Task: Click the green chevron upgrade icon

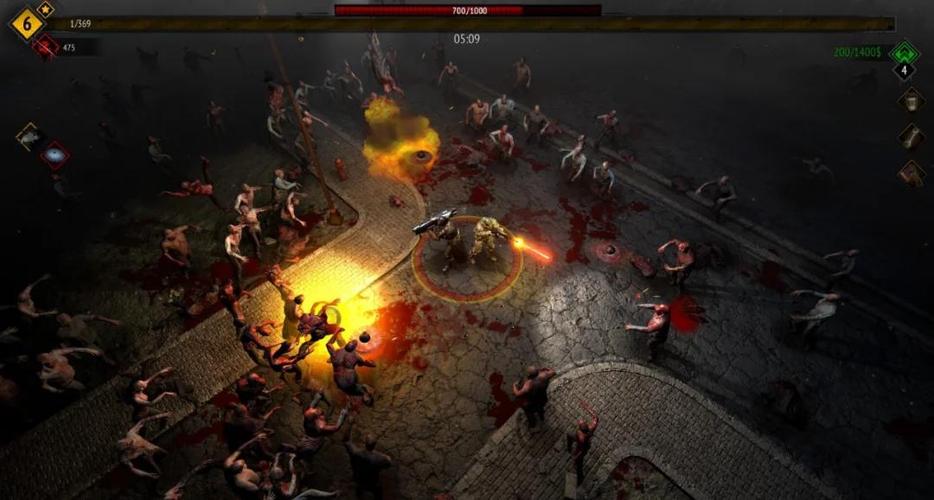Action: pos(904,51)
